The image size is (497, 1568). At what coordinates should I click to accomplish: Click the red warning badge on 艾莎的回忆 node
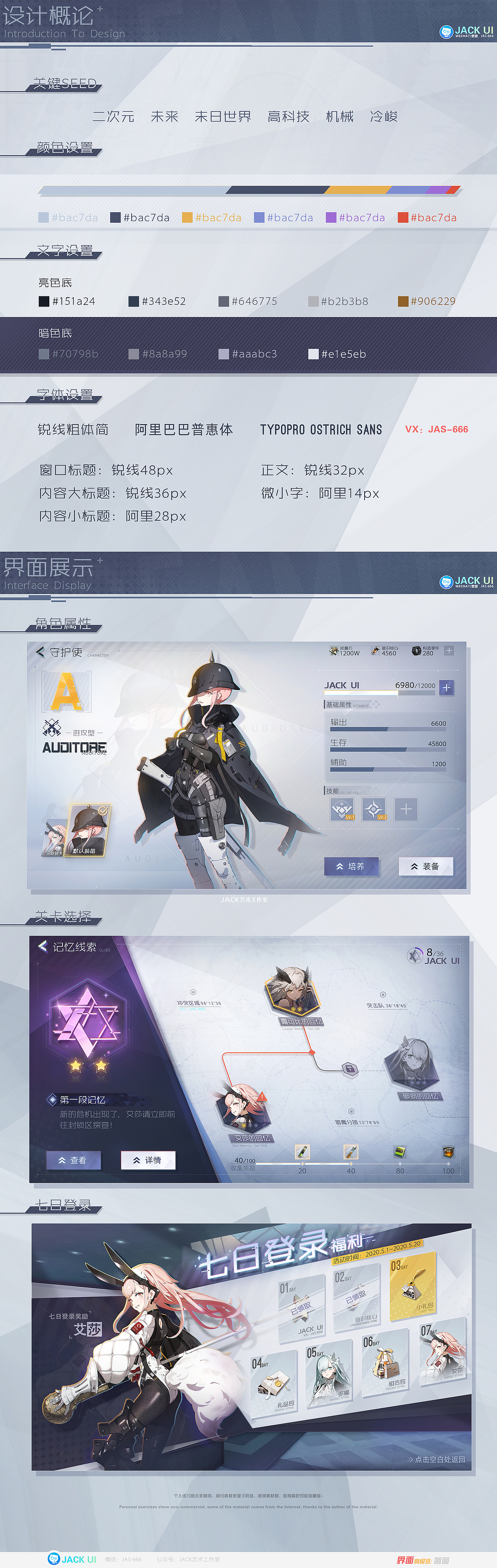pos(262,1097)
